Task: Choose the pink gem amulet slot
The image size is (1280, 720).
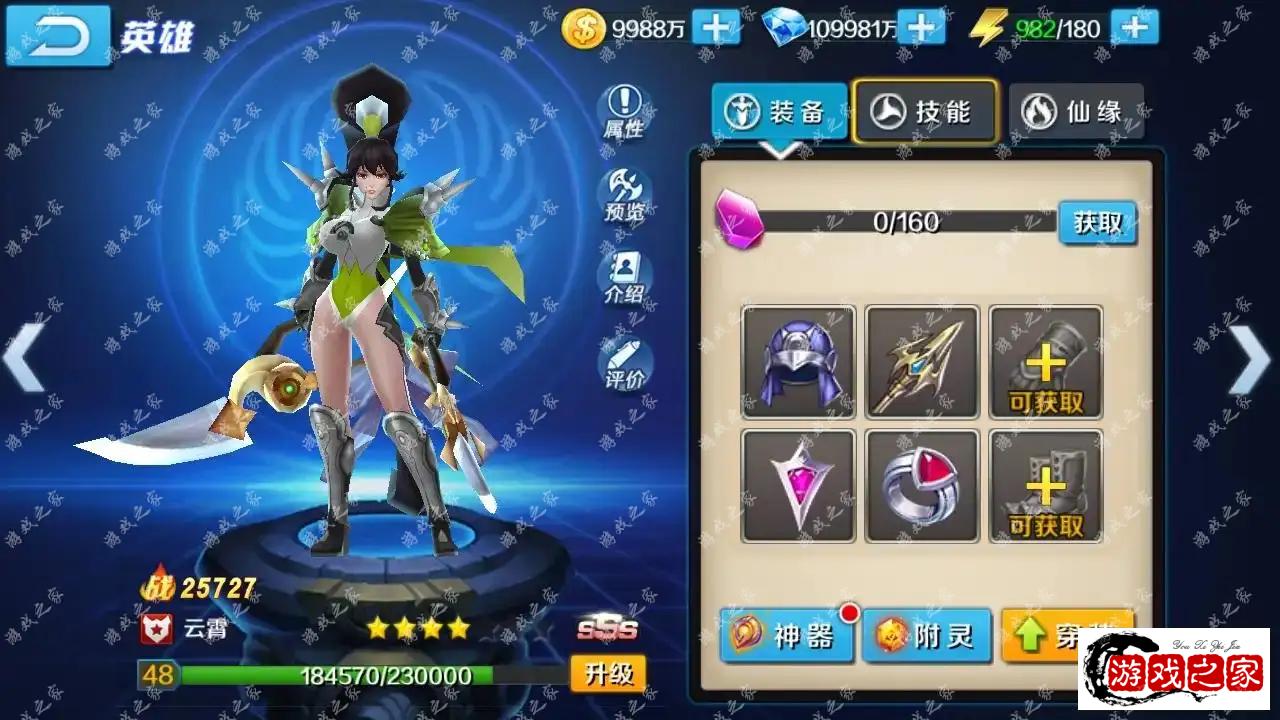Action: tap(798, 486)
